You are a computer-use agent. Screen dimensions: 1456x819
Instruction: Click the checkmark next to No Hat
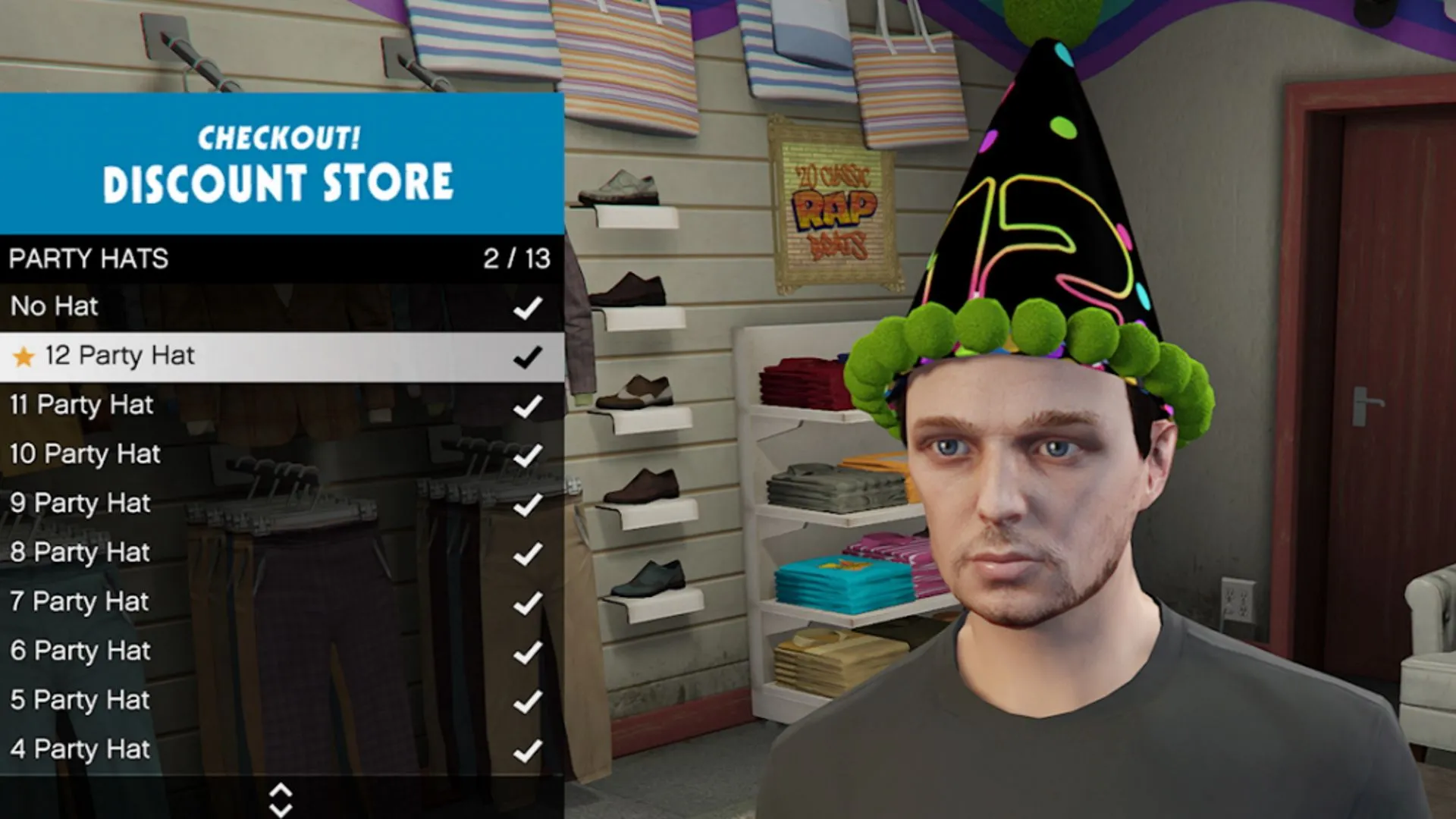[x=528, y=306]
